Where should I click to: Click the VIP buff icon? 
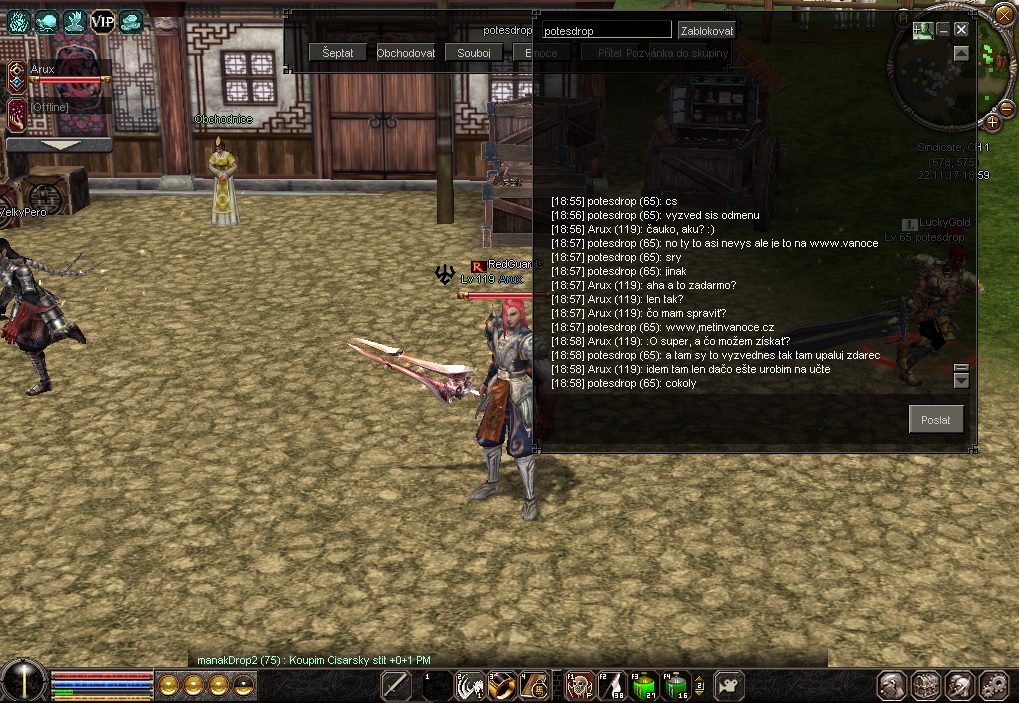[103, 21]
